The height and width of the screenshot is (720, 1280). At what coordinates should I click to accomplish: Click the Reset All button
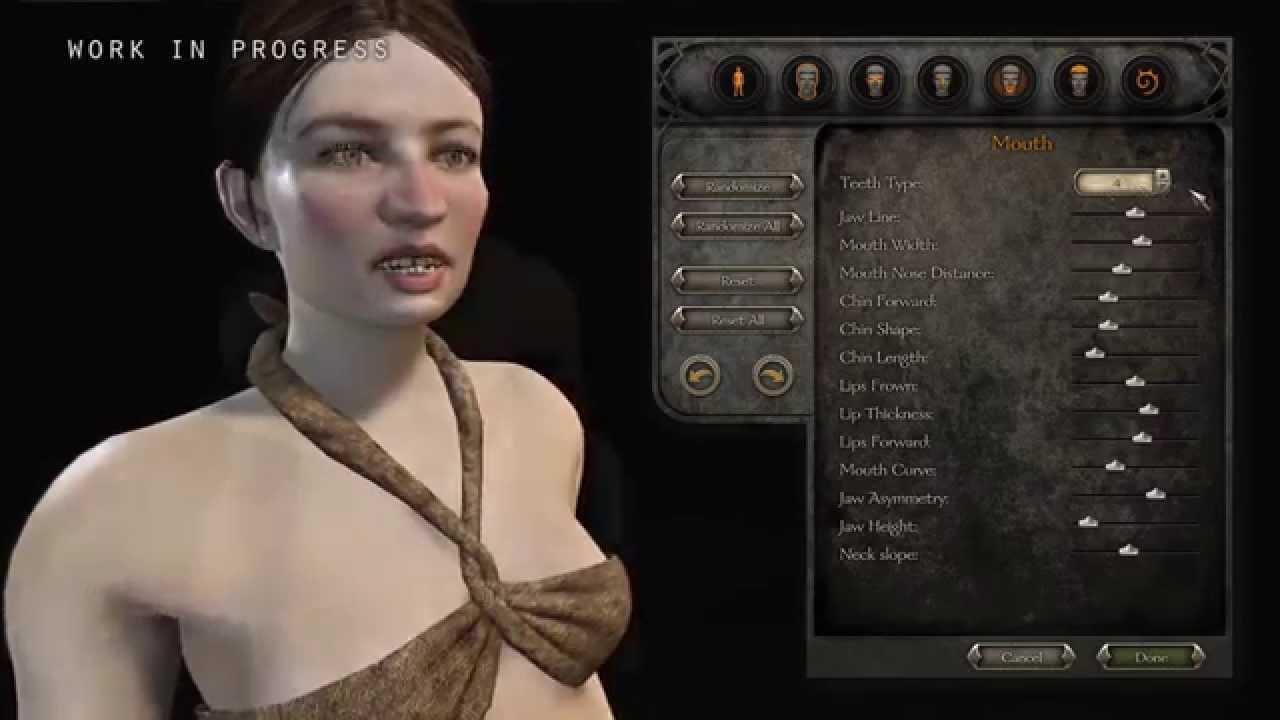coord(737,319)
